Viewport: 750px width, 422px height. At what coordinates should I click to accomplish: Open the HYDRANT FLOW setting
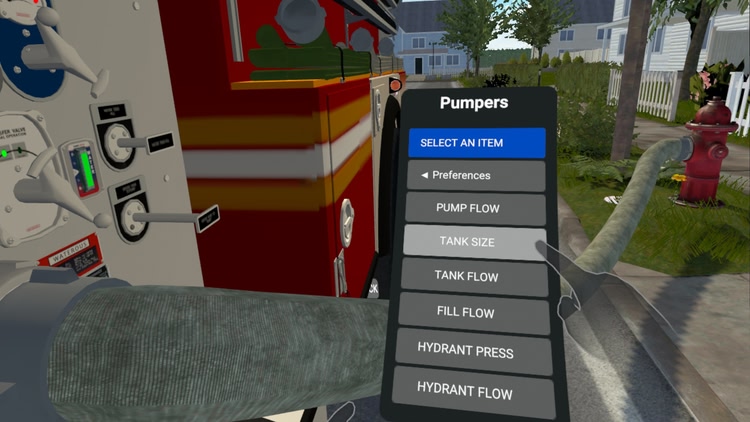[472, 390]
